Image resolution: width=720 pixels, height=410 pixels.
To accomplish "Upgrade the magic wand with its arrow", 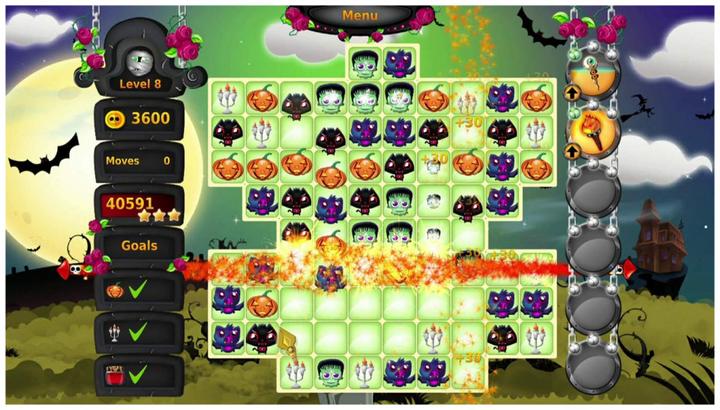I will 571,90.
